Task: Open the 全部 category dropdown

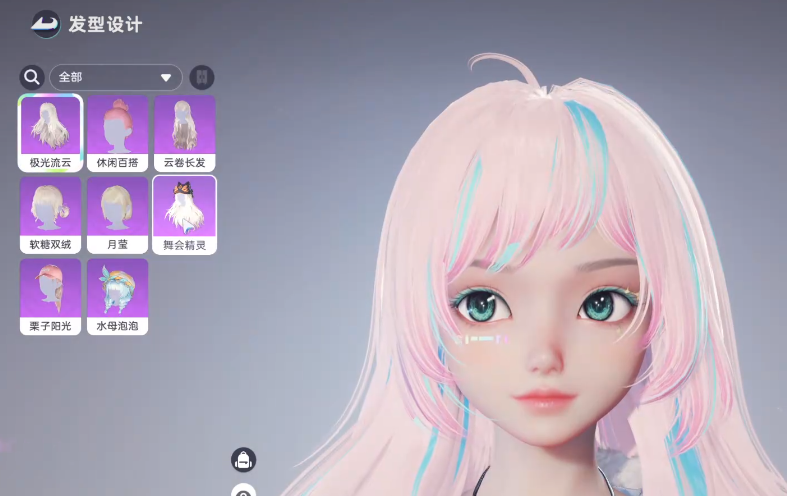Action: click(116, 77)
